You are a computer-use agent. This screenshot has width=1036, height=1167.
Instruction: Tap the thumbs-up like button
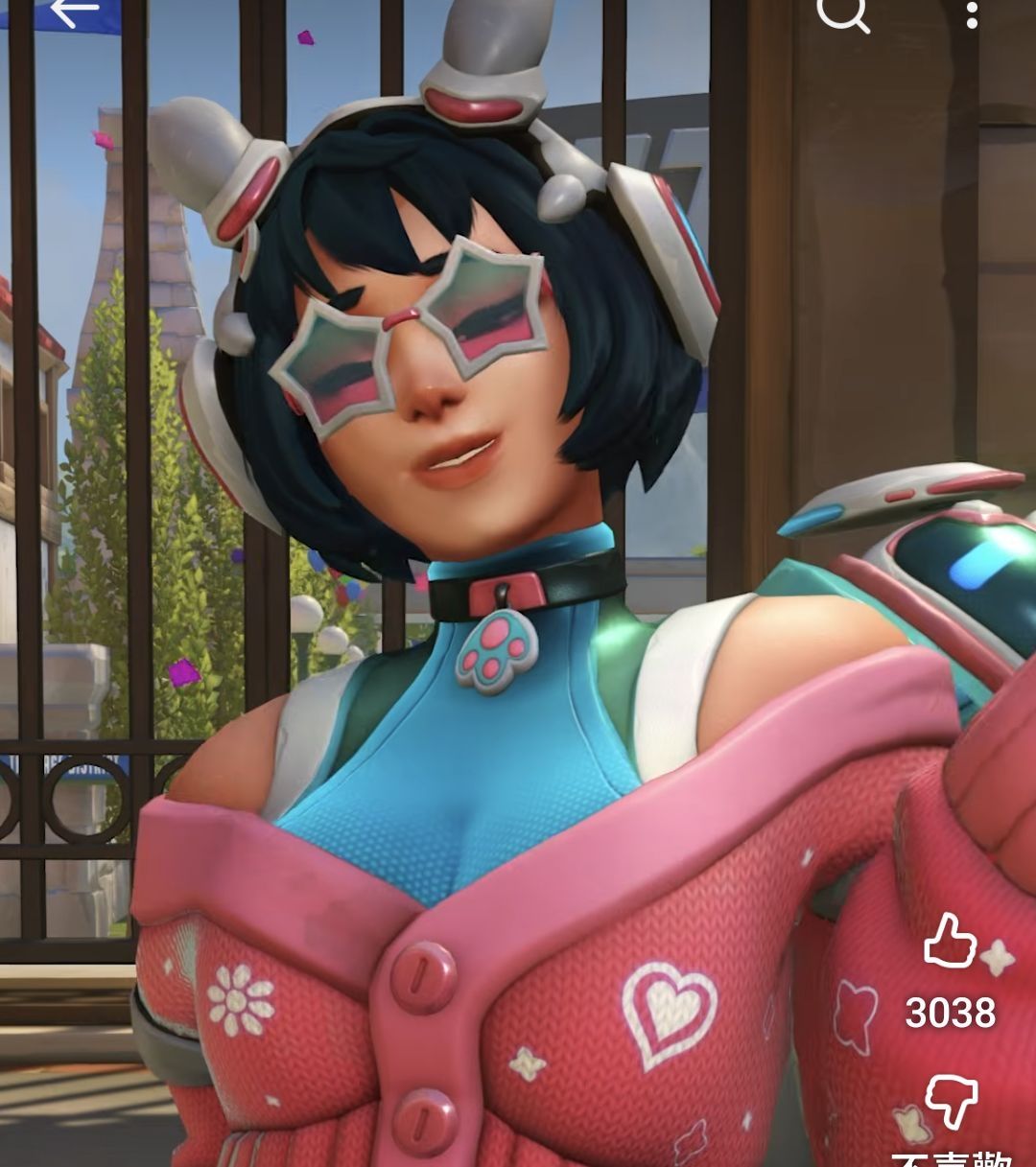pos(949,942)
